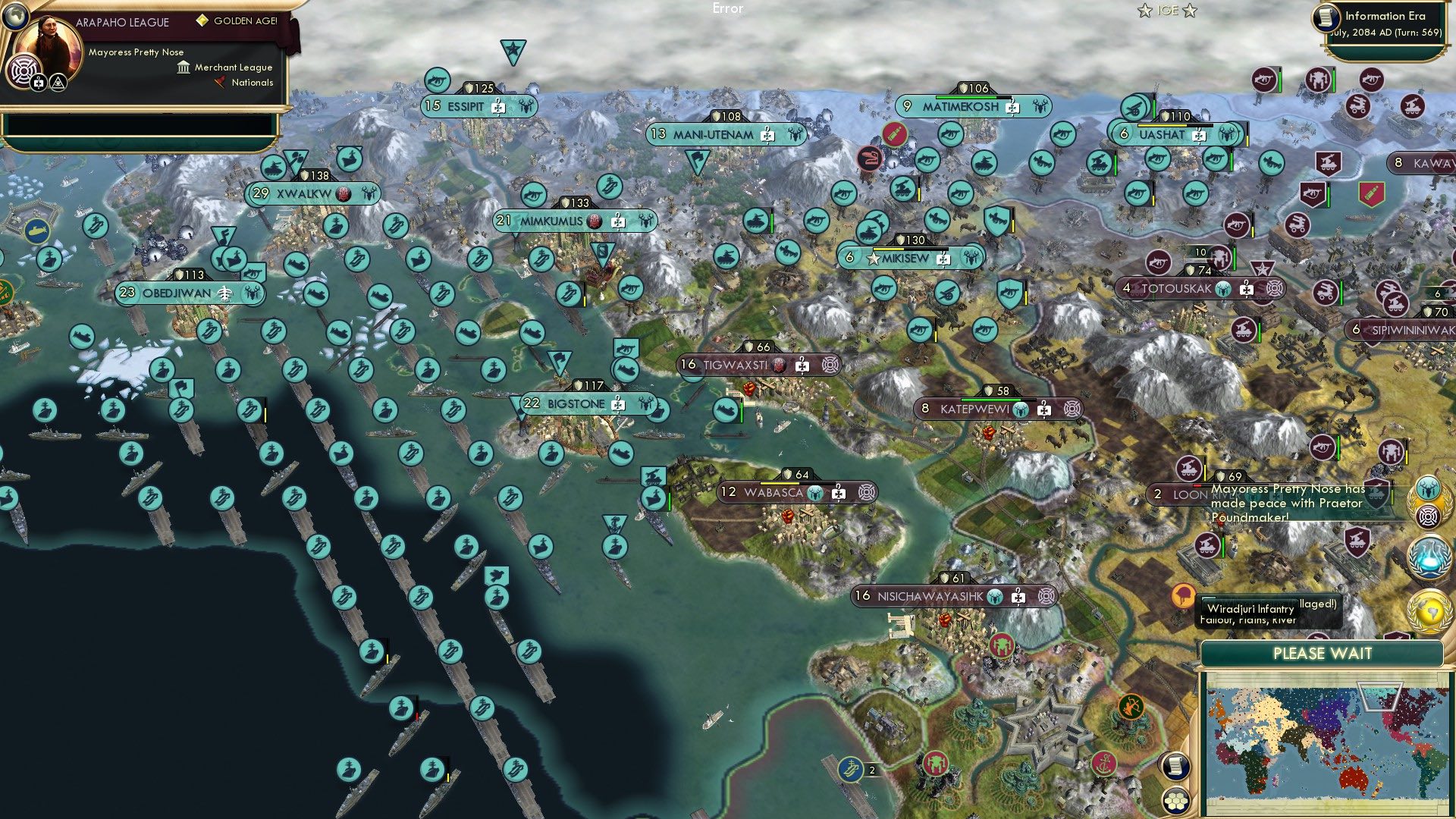Click the Nationals red flag icon
Viewport: 1456px width, 819px height.
[x=220, y=82]
